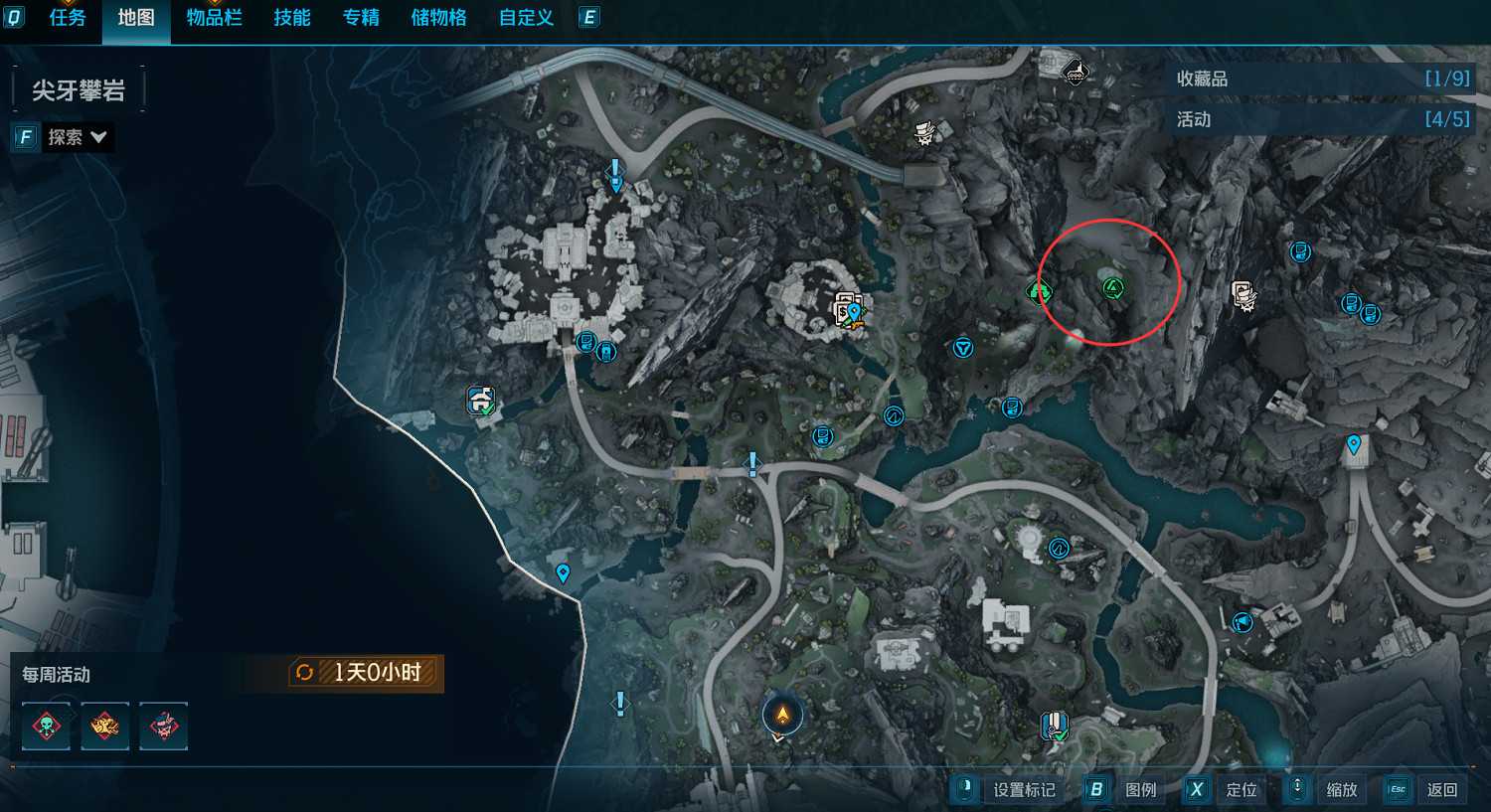Show the 活动 activities row
The height and width of the screenshot is (812, 1491).
click(1321, 119)
